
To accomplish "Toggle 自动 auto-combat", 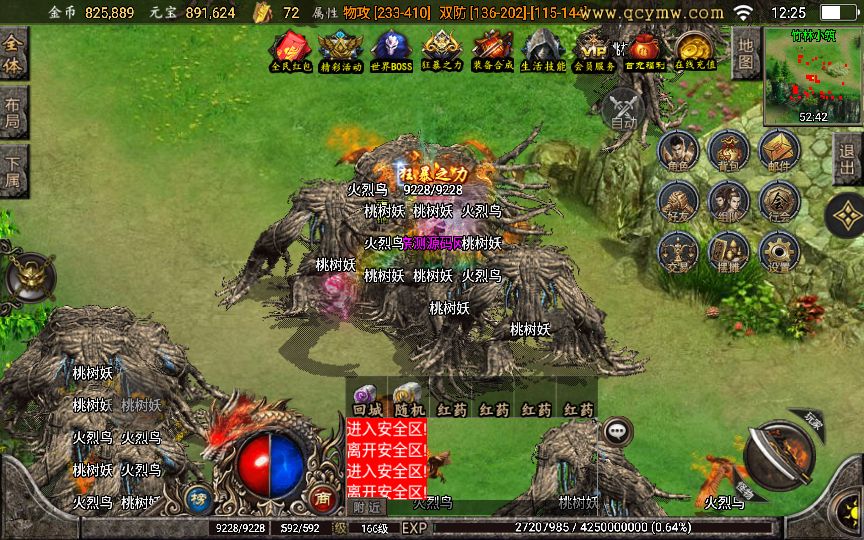I will [624, 108].
